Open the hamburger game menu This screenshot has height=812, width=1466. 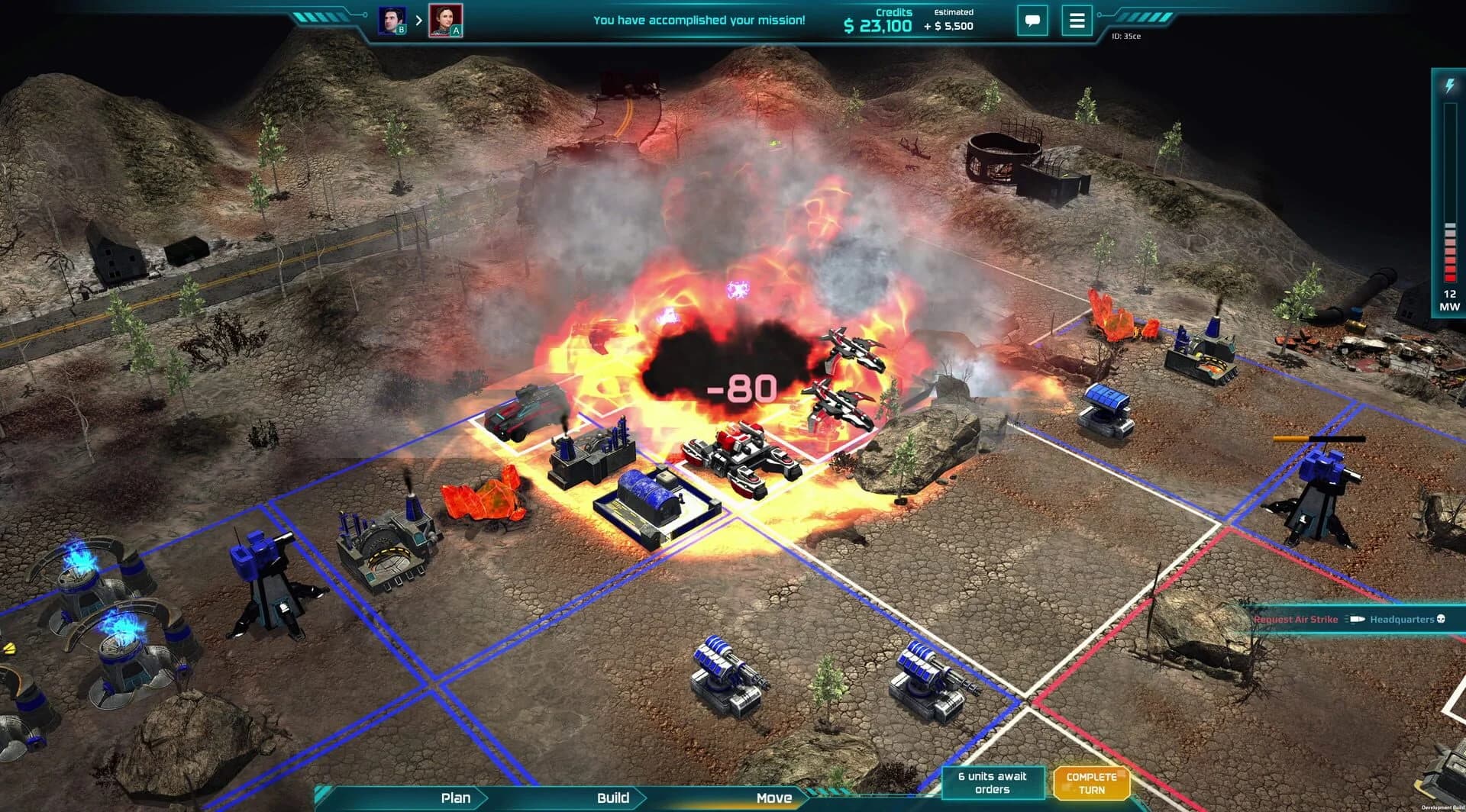pos(1077,21)
